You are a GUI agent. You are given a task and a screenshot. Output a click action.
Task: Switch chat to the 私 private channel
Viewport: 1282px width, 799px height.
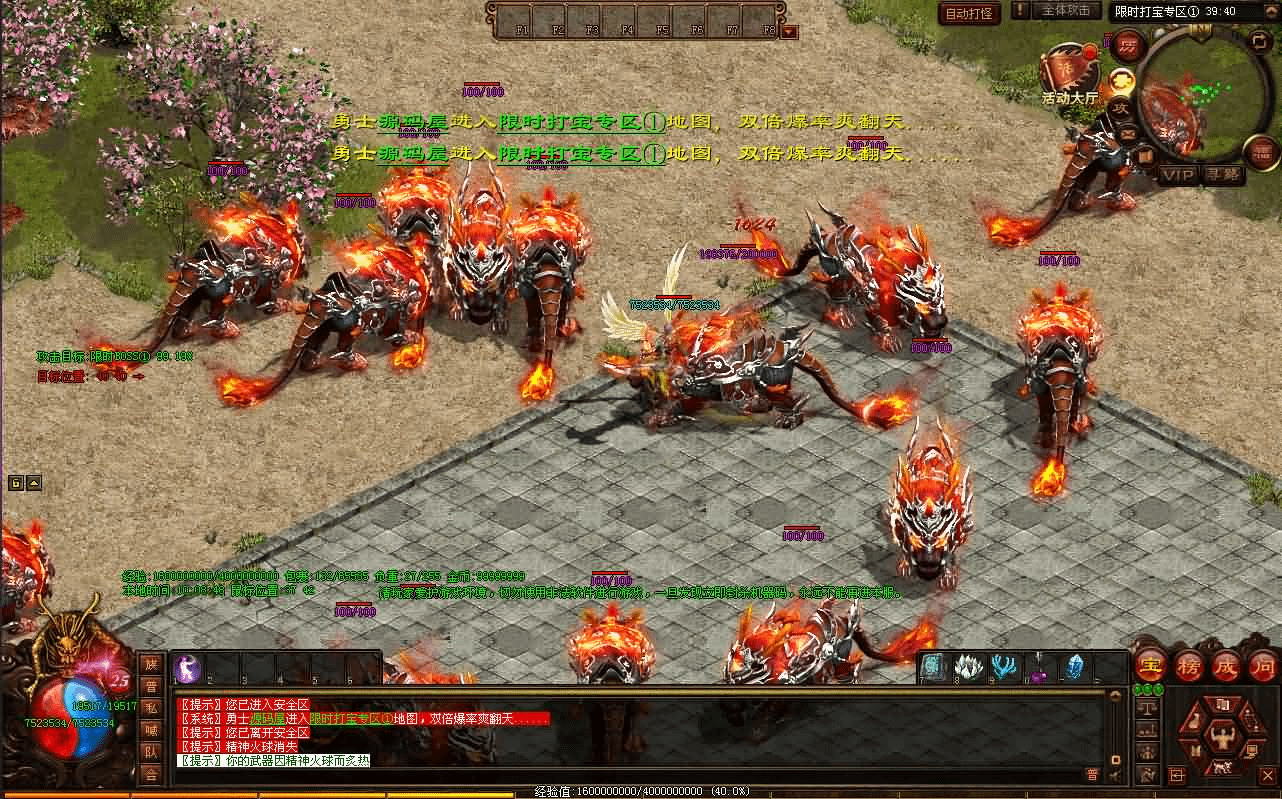151,708
